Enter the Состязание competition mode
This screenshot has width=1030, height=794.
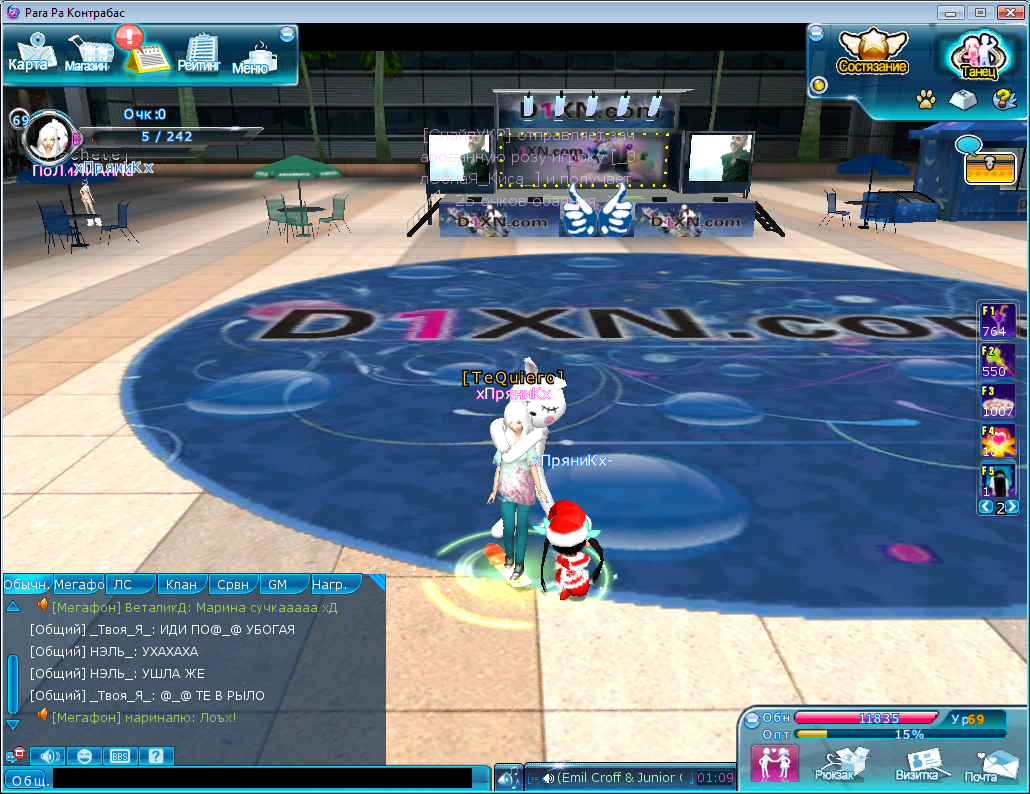click(x=872, y=53)
